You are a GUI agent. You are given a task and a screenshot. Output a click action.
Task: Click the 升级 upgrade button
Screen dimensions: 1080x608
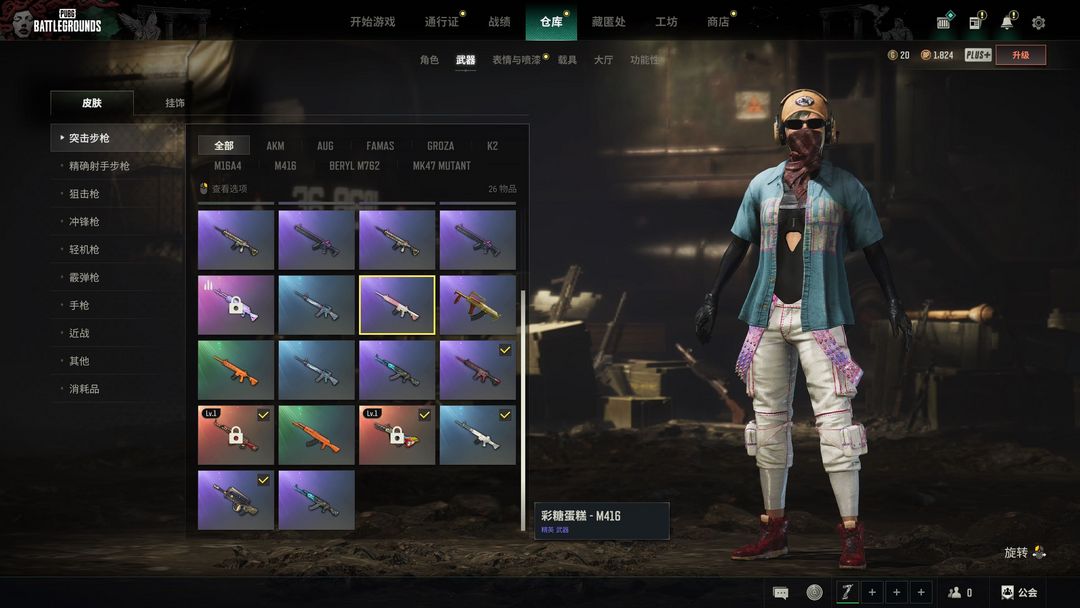coord(1020,55)
